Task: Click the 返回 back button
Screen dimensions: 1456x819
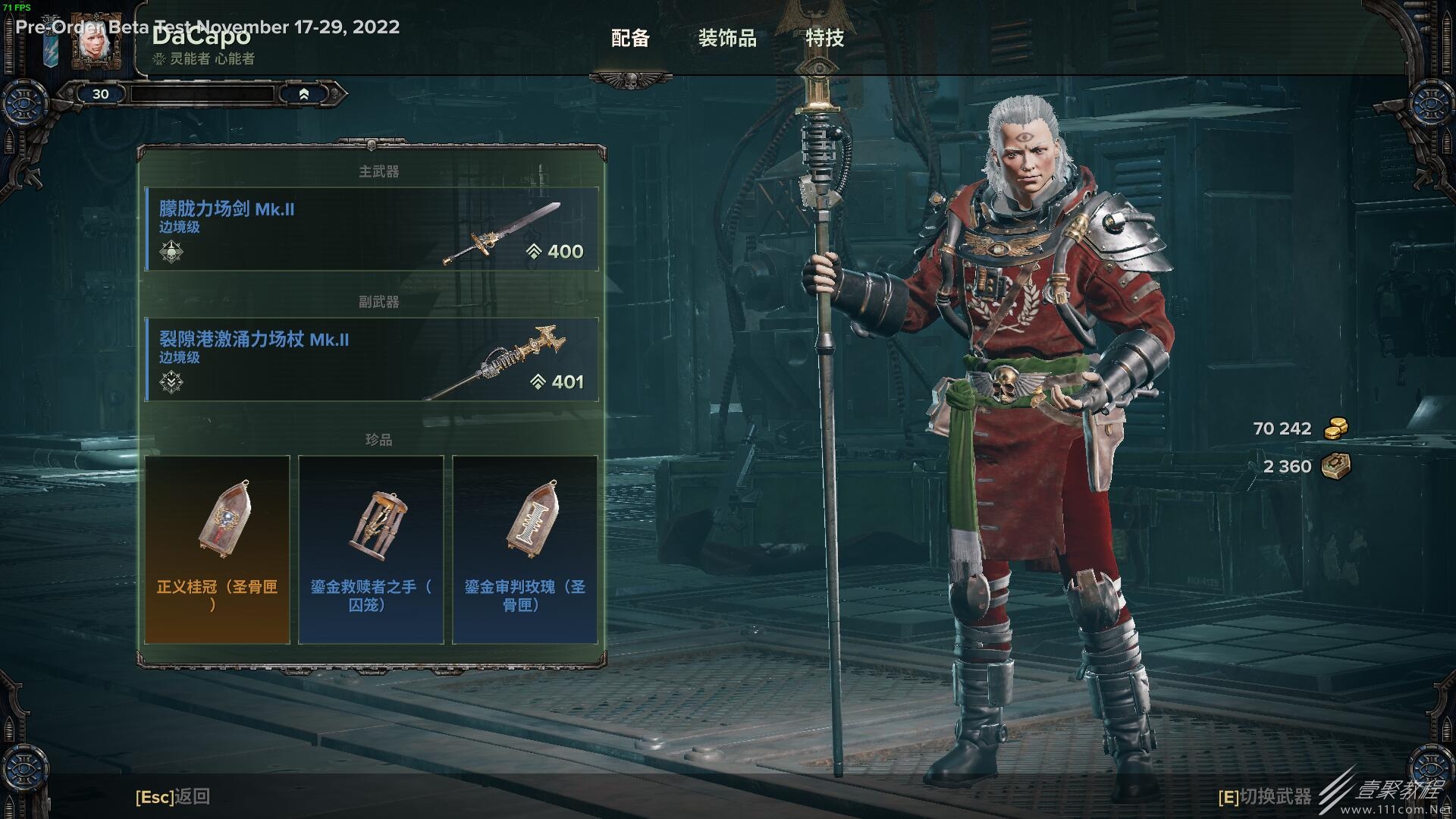Action: [173, 796]
